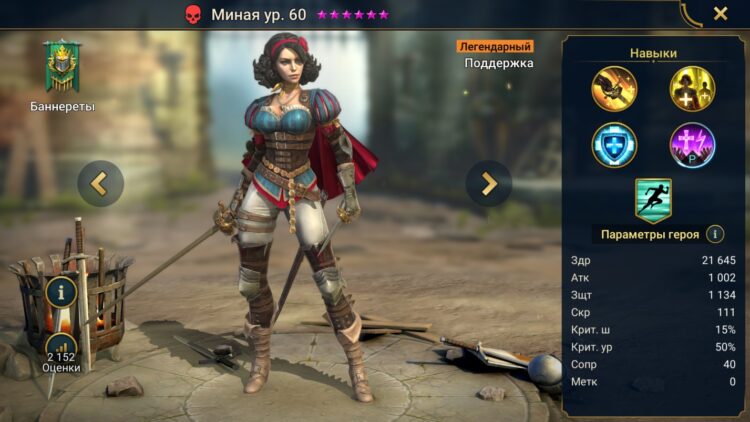Open the Оценки ratings button
Viewport: 750px width, 422px height.
[x=61, y=350]
